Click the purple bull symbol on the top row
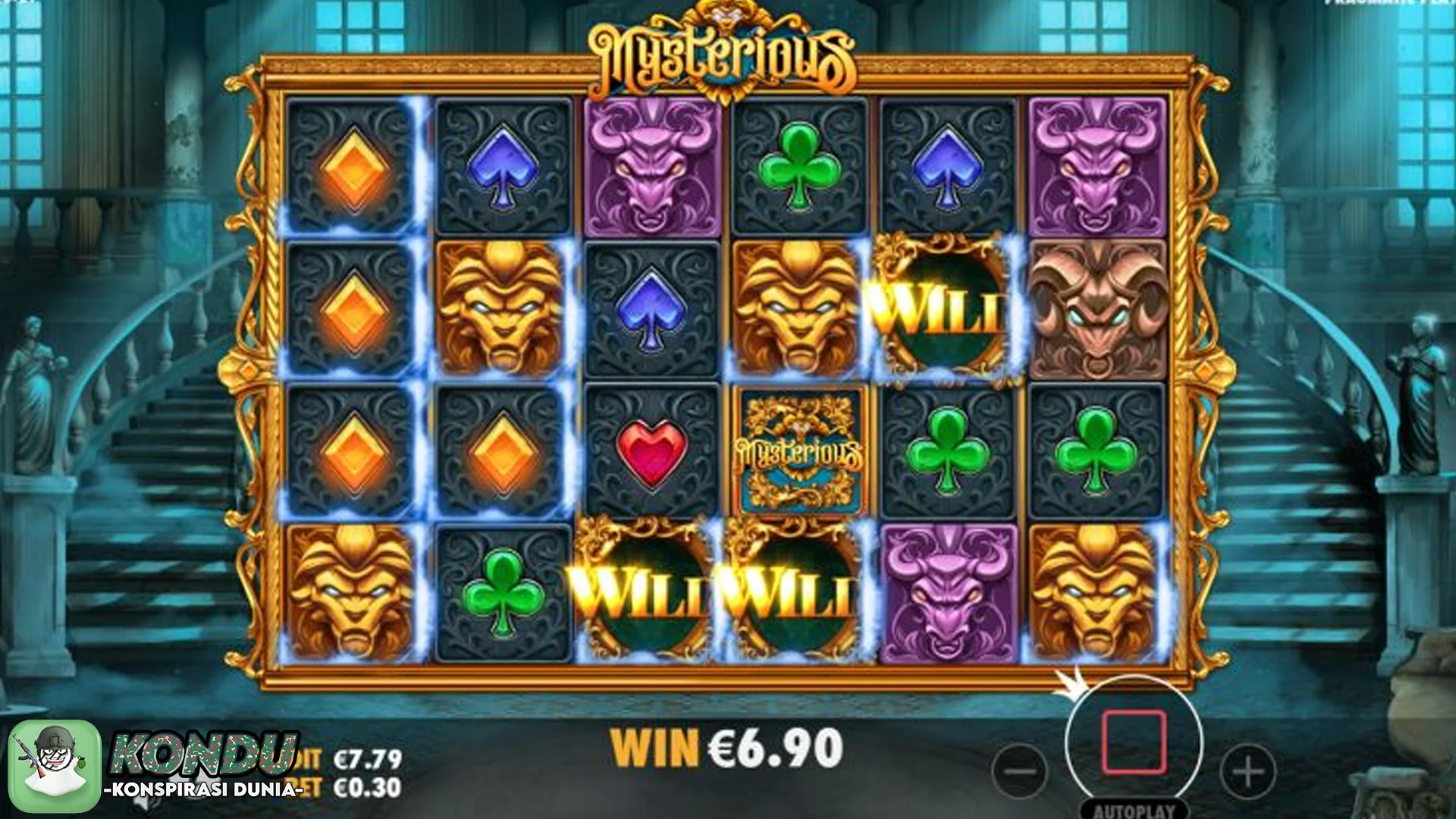The width and height of the screenshot is (1456, 819). coord(652,167)
